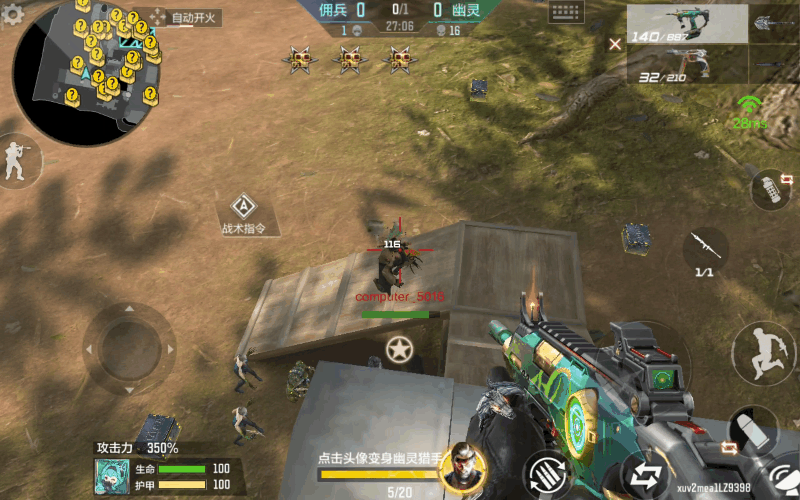
Task: Open the 战术指令 tactical command
Action: [x=242, y=213]
